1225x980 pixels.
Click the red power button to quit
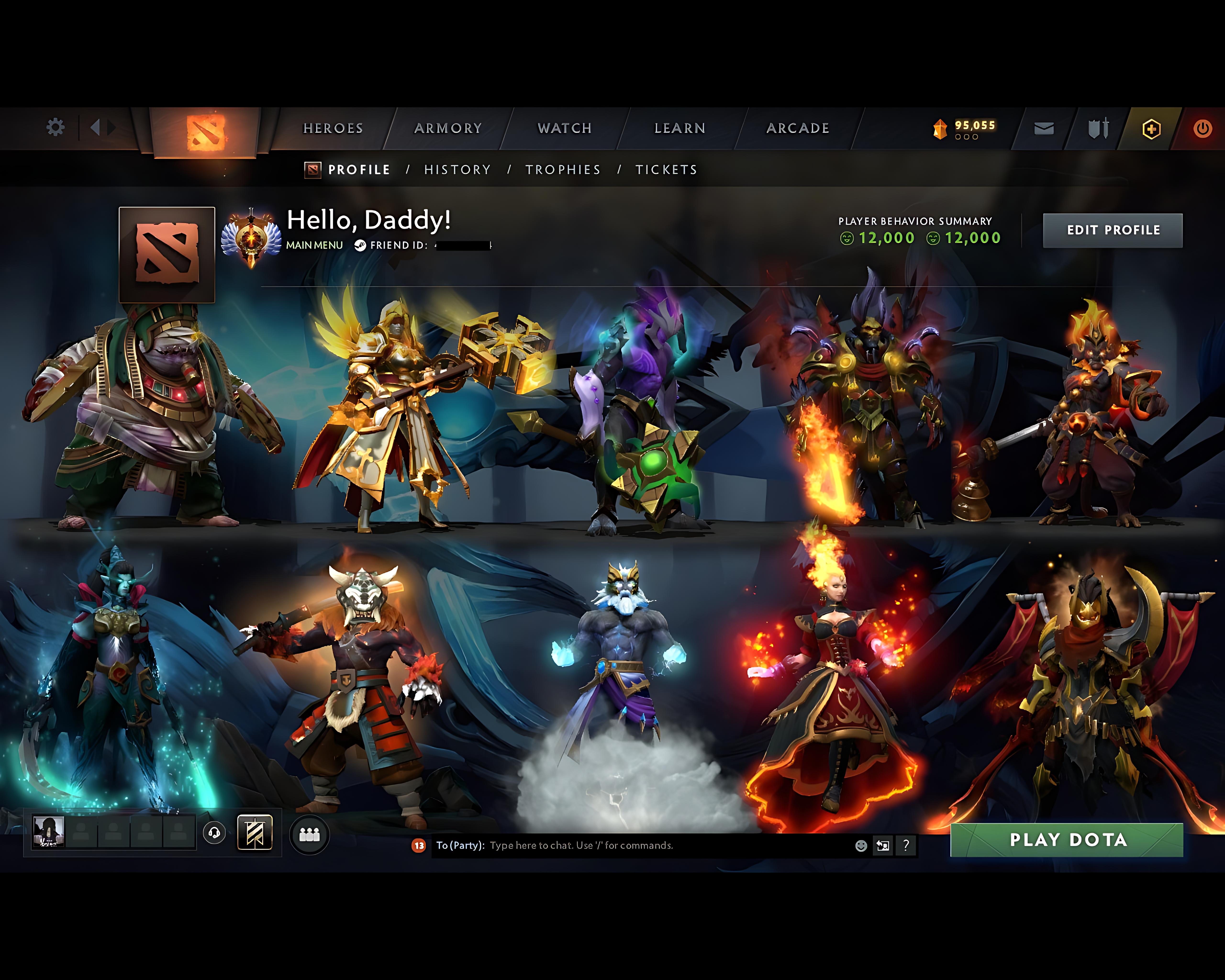(1204, 128)
